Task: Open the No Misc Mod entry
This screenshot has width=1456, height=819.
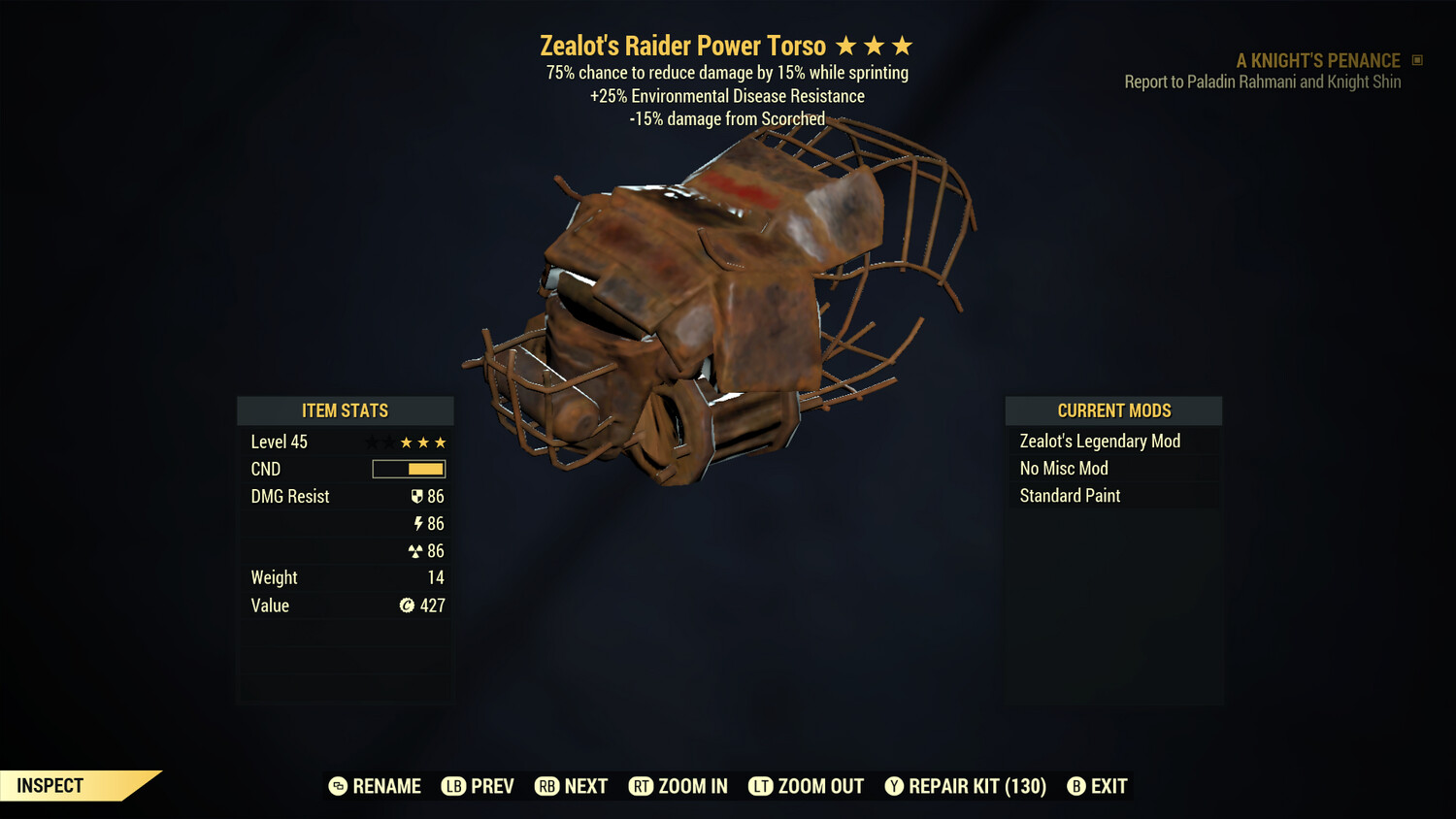Action: (x=1063, y=468)
